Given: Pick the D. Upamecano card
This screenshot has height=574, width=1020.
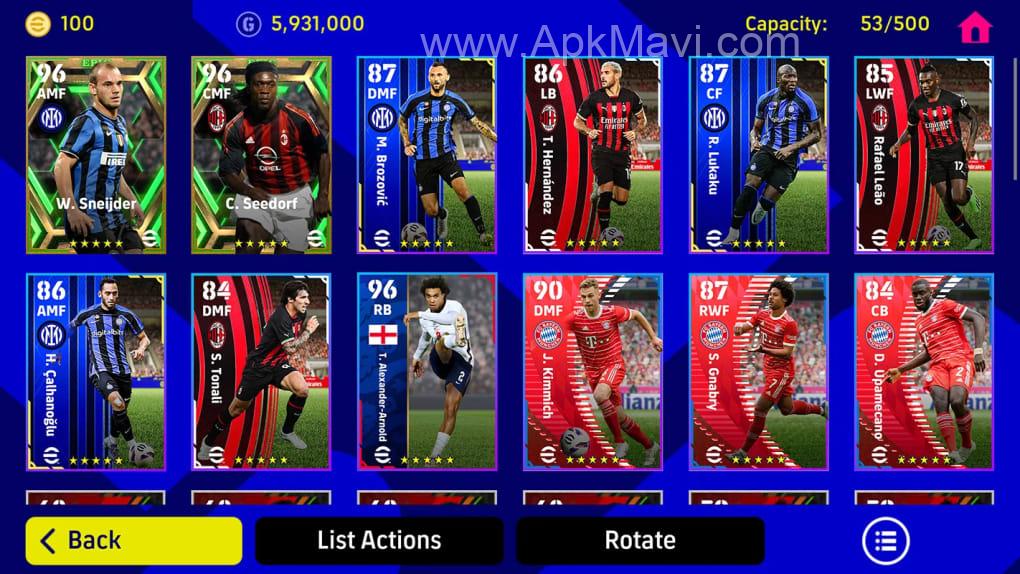Looking at the screenshot, I should [x=924, y=371].
